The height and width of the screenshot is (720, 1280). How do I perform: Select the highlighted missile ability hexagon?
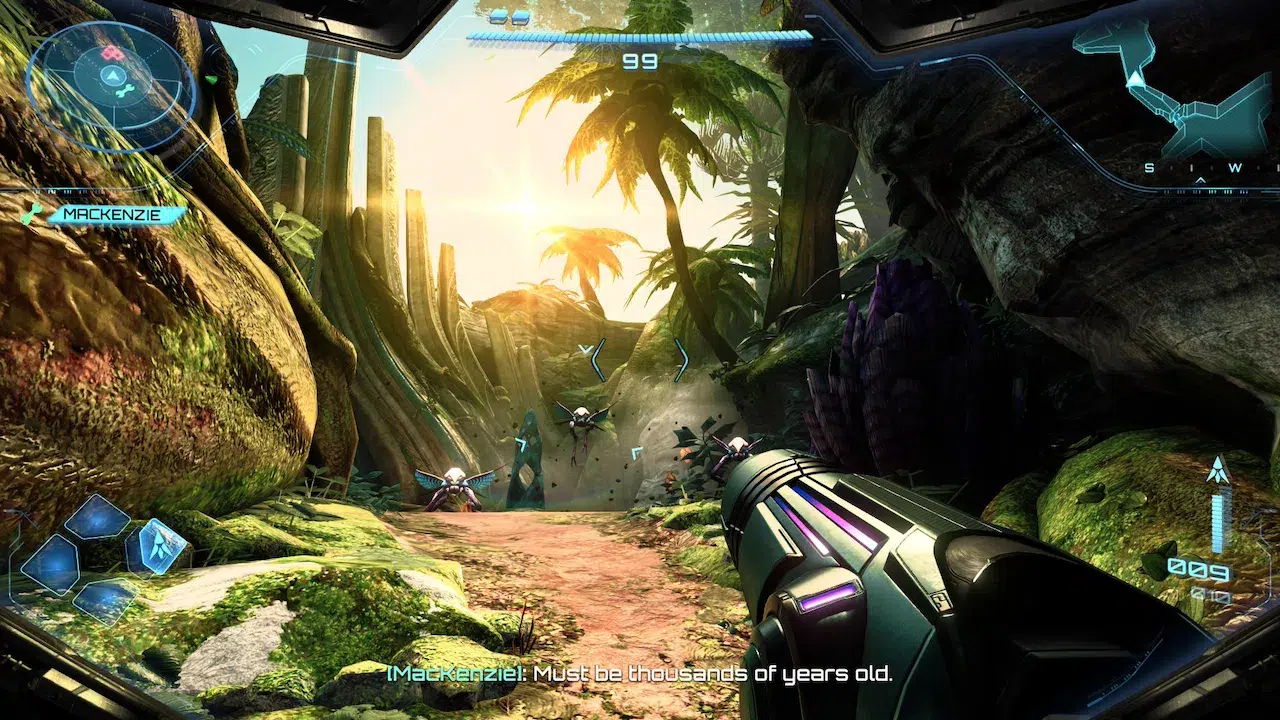(x=157, y=545)
